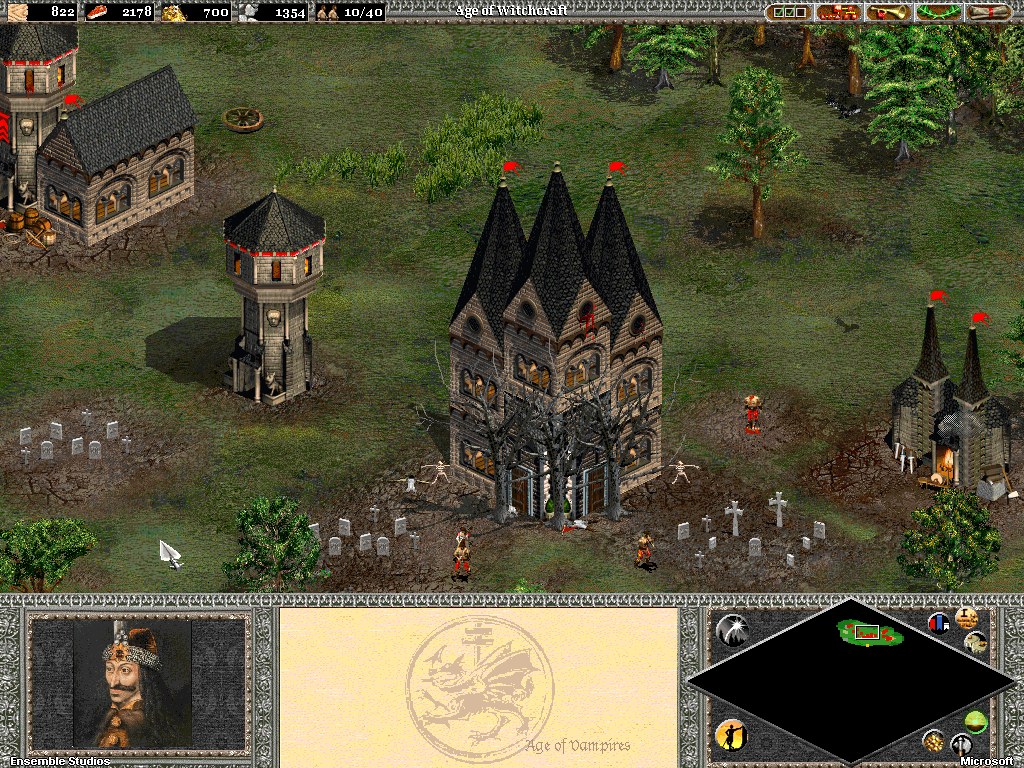Switch minimap to economic mode gold icon

point(933,741)
